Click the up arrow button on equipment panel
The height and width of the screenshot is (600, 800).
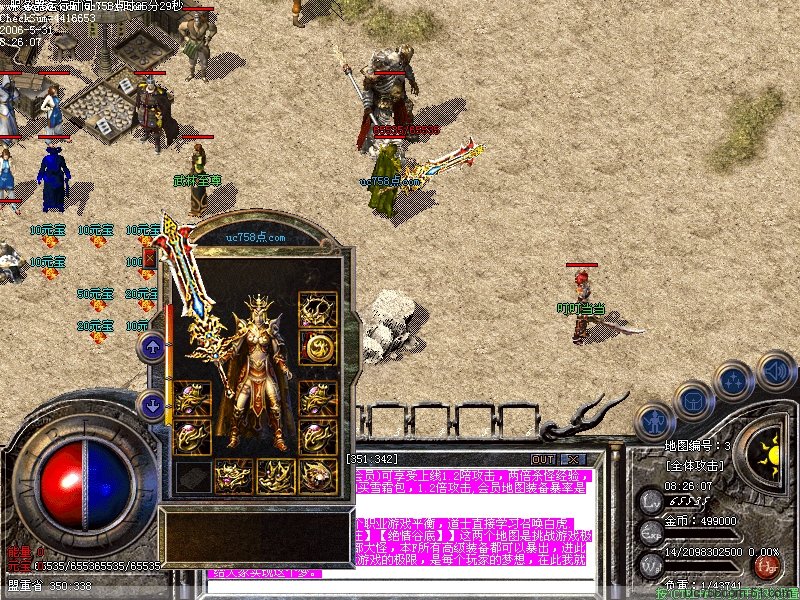pos(152,347)
